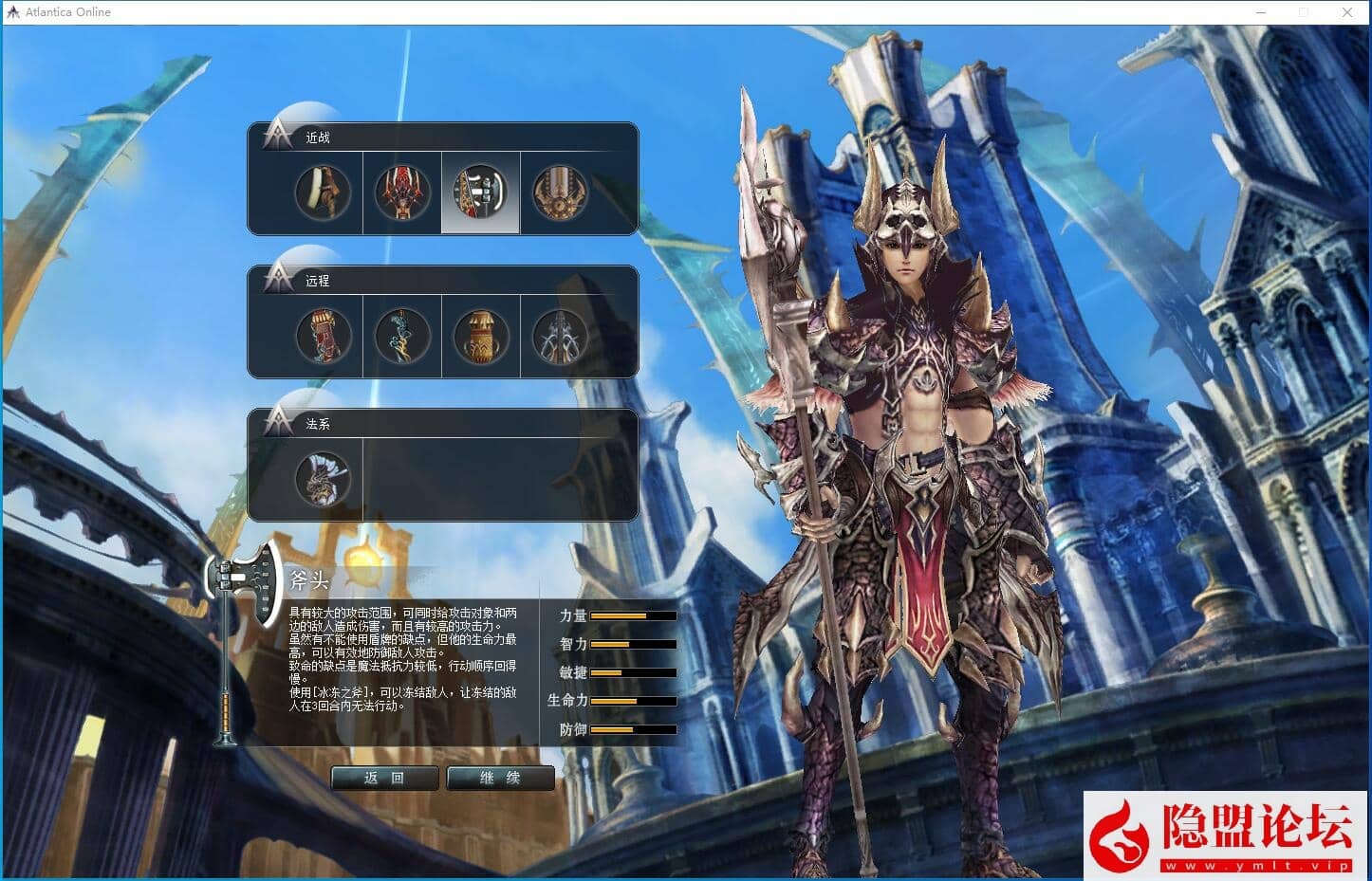Select the fourth melee weapon icon
Screen dimensions: 1372x881
click(x=560, y=193)
